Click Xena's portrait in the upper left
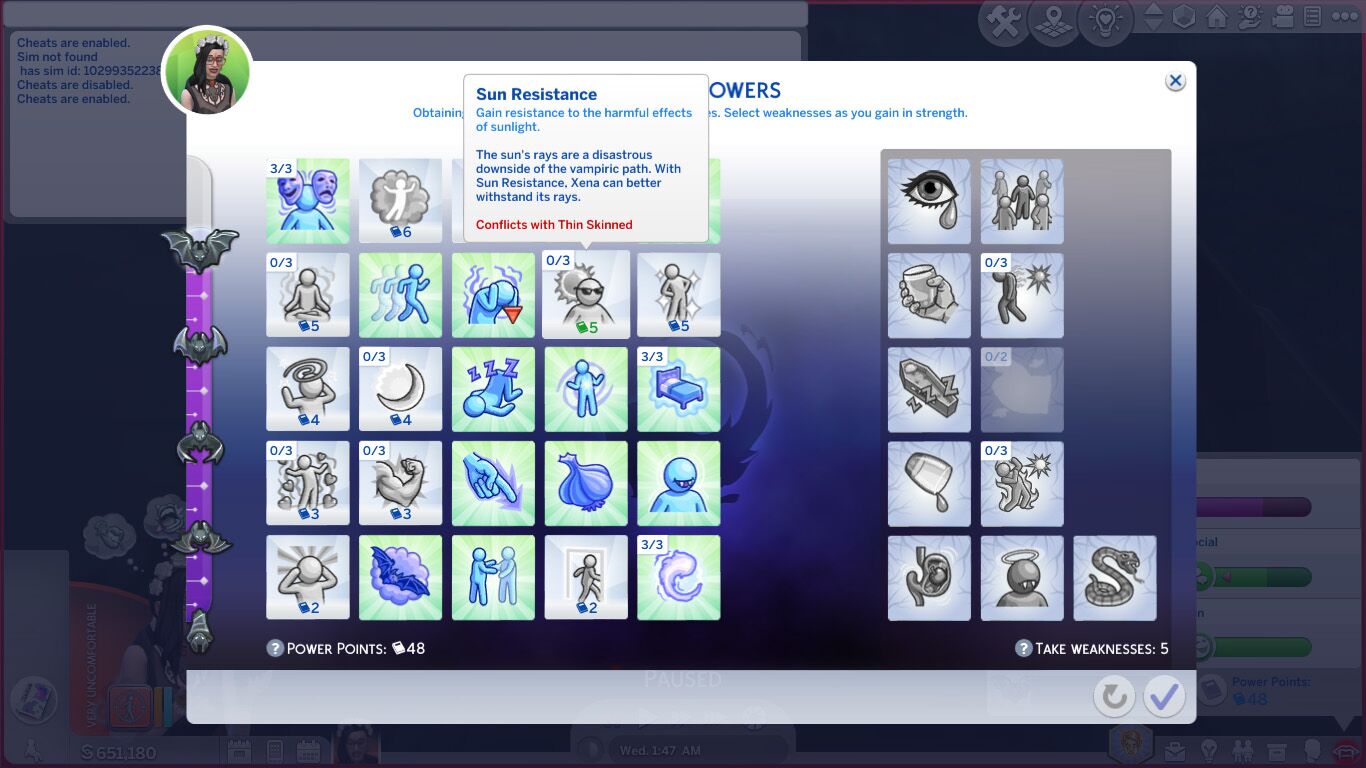 coord(207,70)
